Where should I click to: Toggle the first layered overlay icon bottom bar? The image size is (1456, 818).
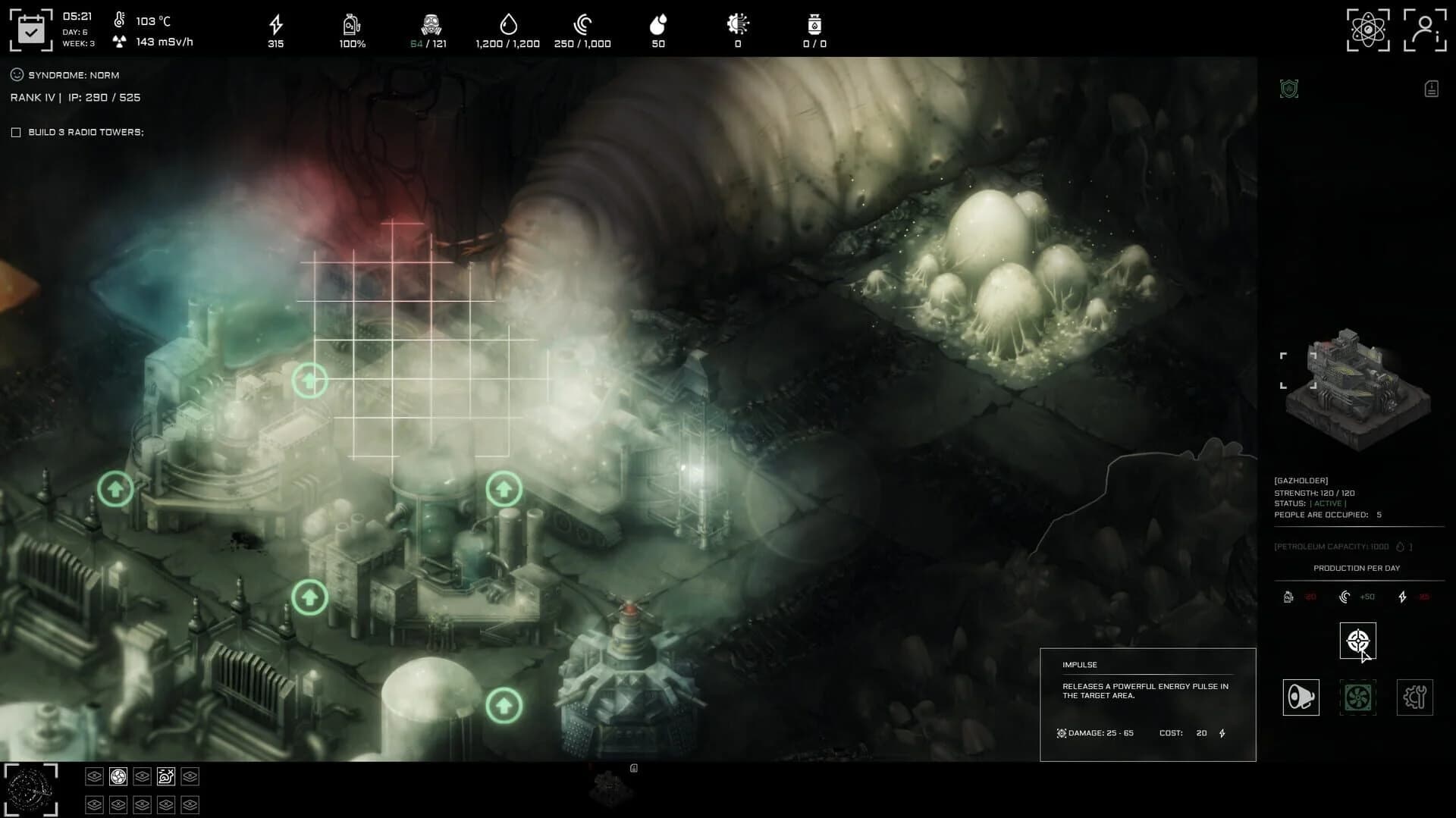94,776
